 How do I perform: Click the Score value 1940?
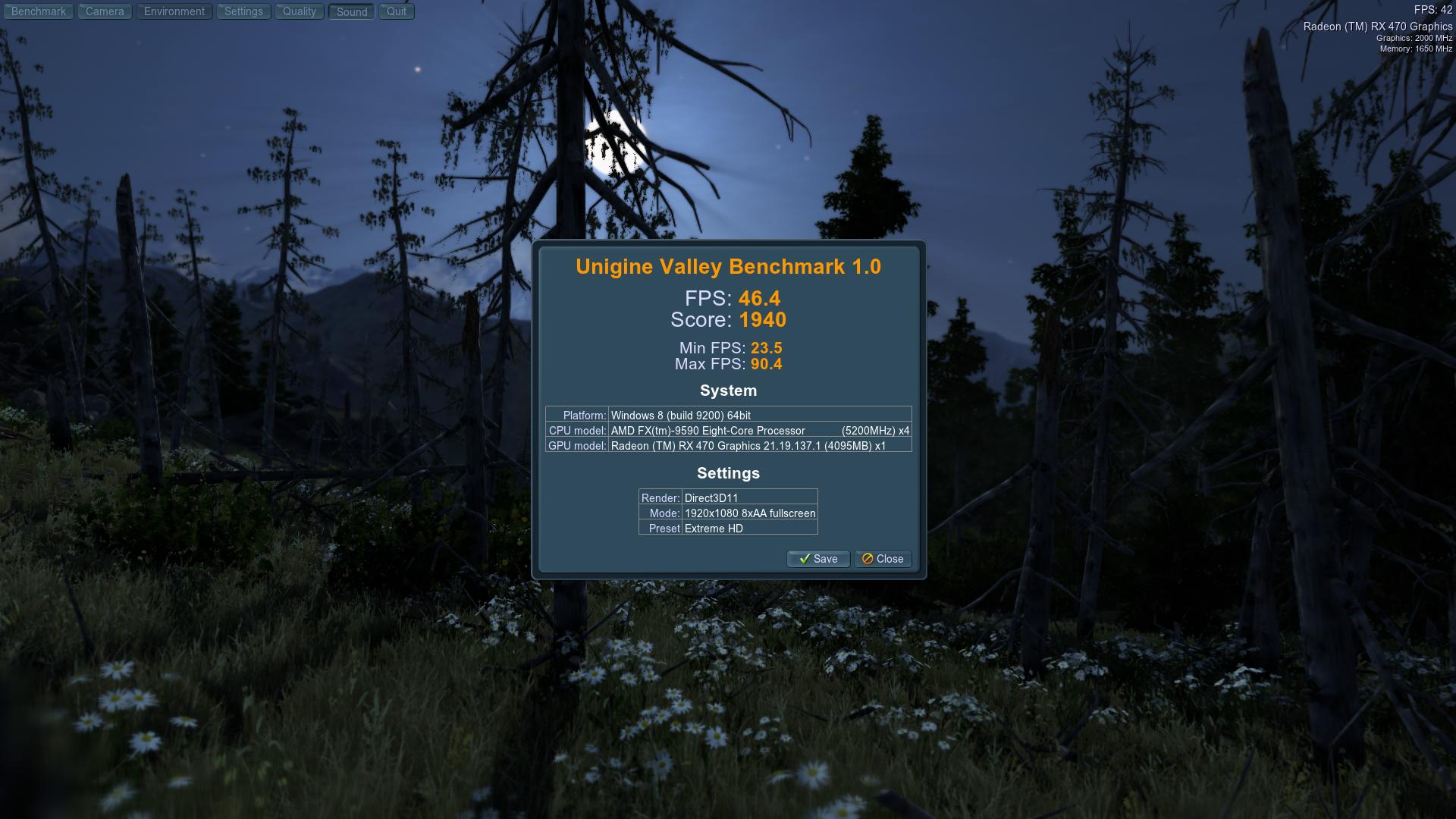coord(764,320)
